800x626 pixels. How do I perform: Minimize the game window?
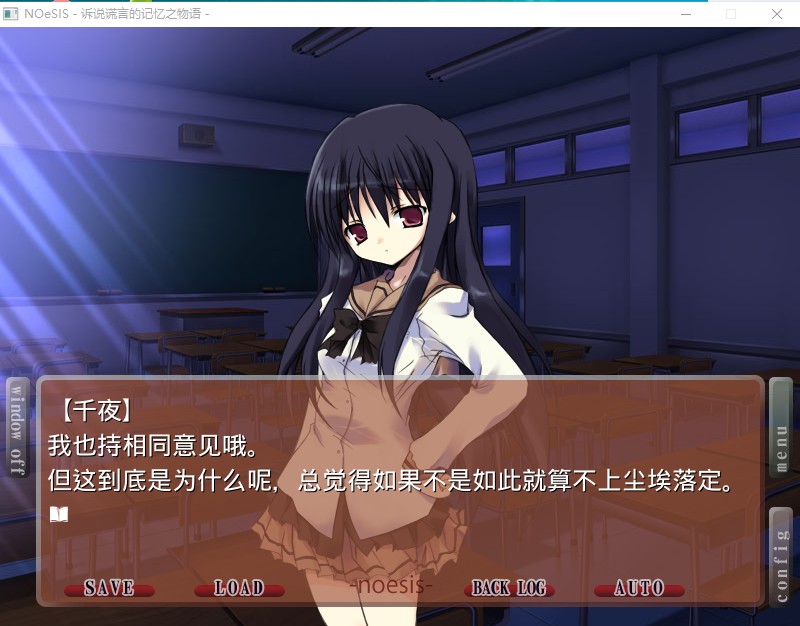pyautogui.click(x=685, y=14)
